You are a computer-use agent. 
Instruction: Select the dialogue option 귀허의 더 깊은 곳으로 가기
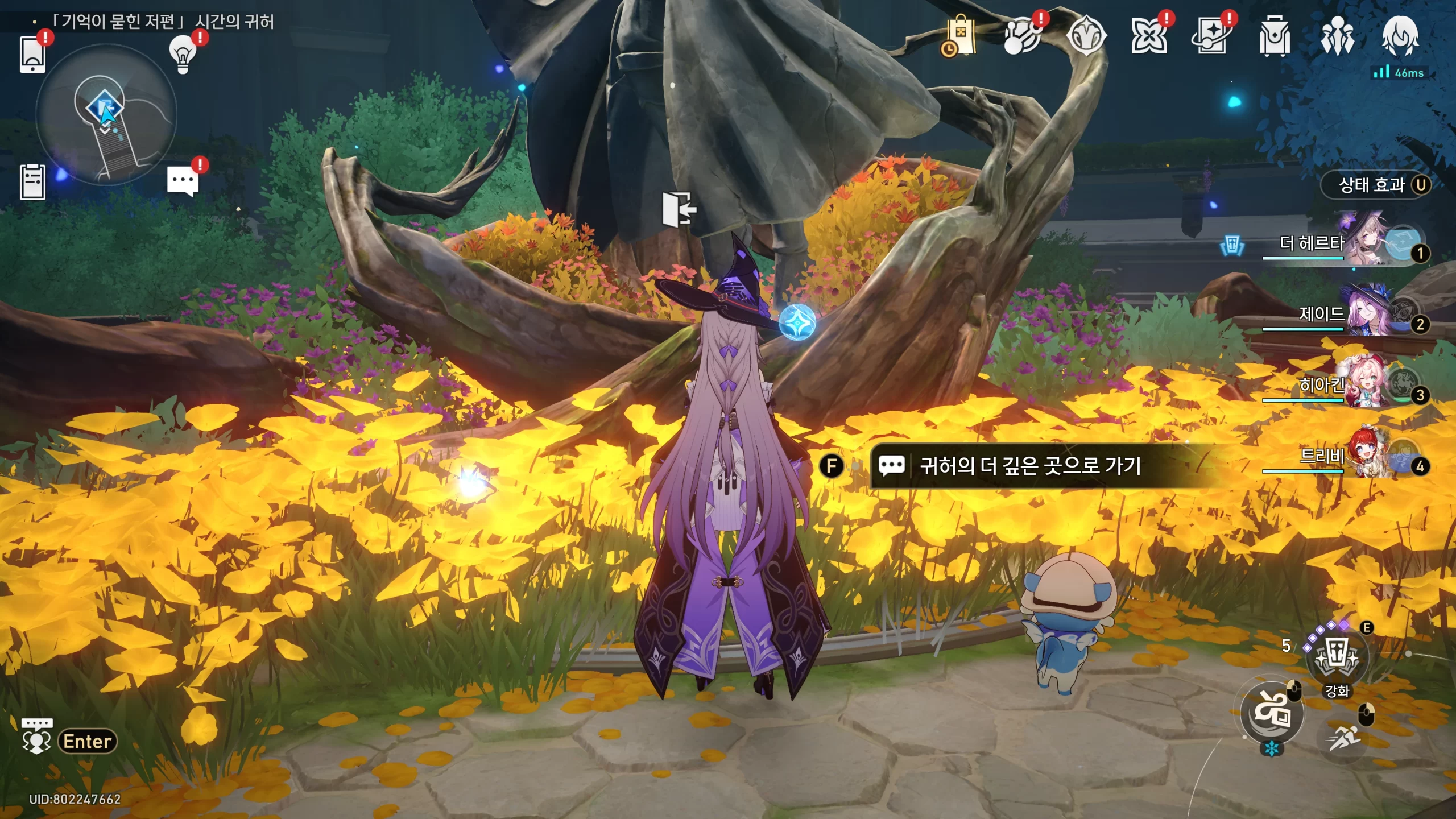[x=1030, y=466]
